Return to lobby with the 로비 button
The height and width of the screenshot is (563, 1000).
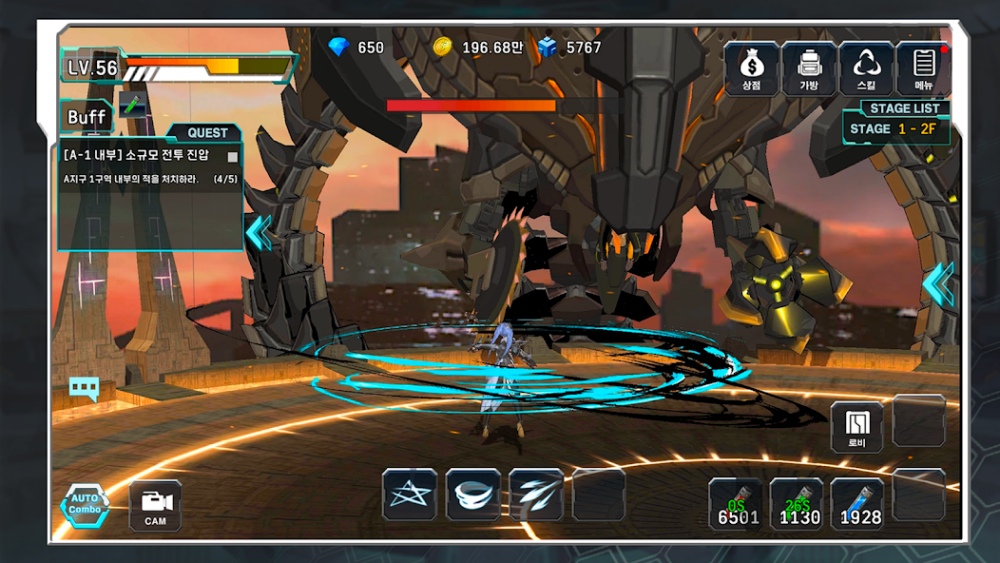click(857, 427)
